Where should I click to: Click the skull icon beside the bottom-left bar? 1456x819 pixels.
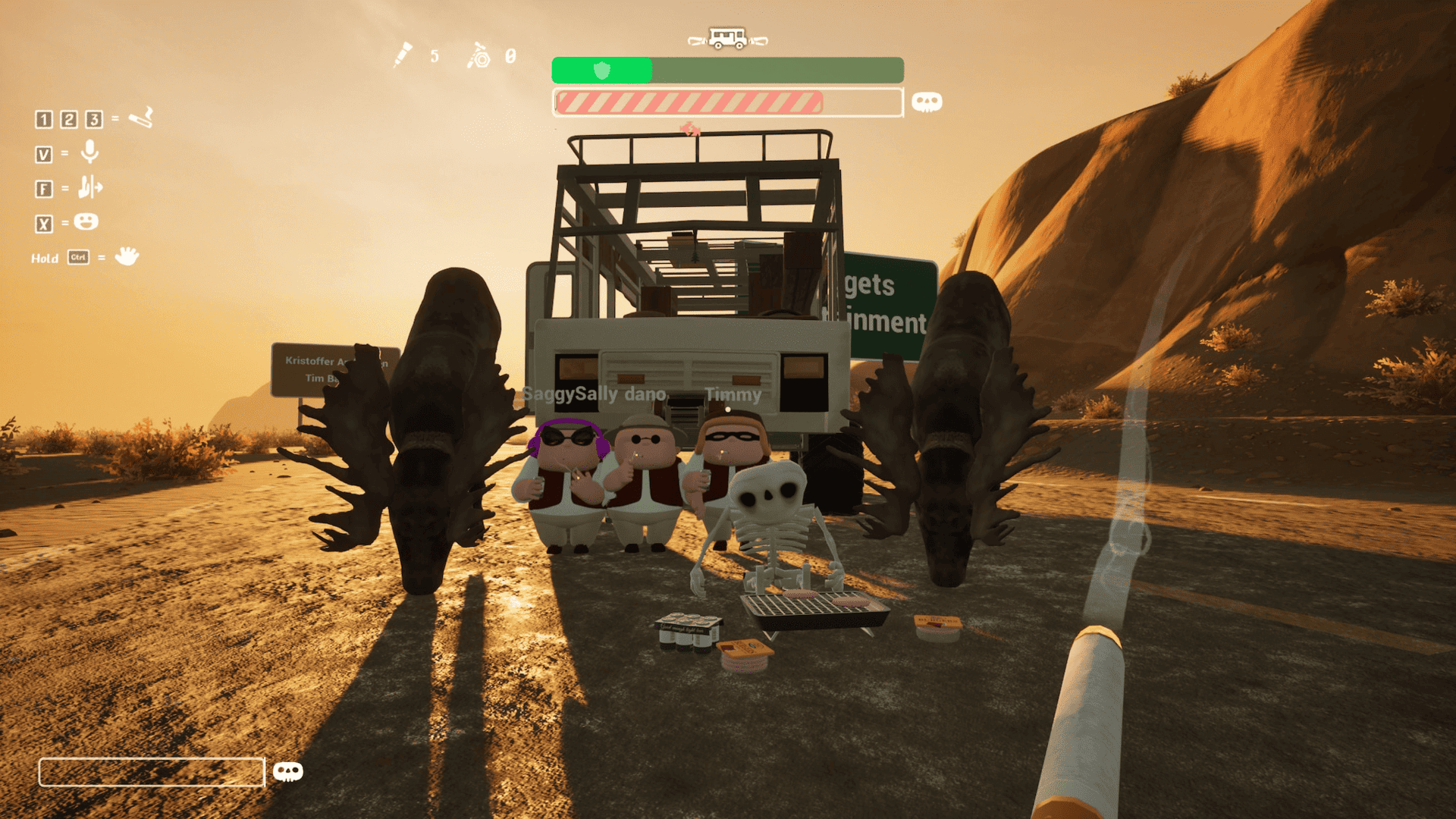tap(287, 772)
